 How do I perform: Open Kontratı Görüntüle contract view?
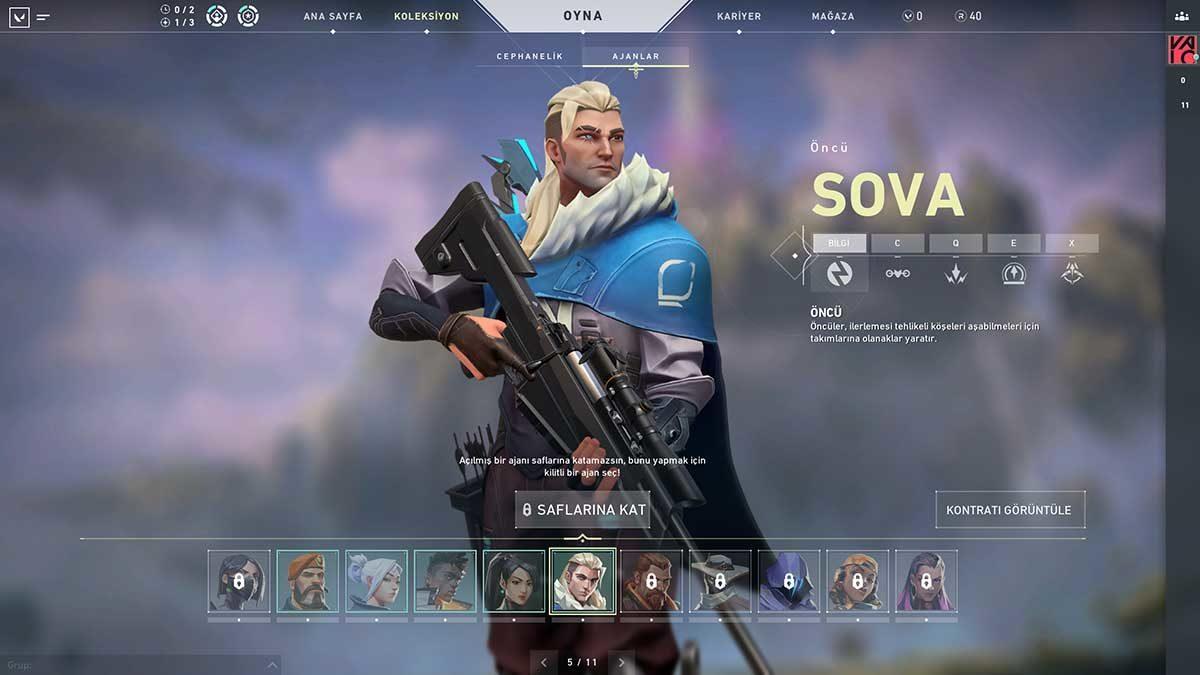coord(1009,510)
